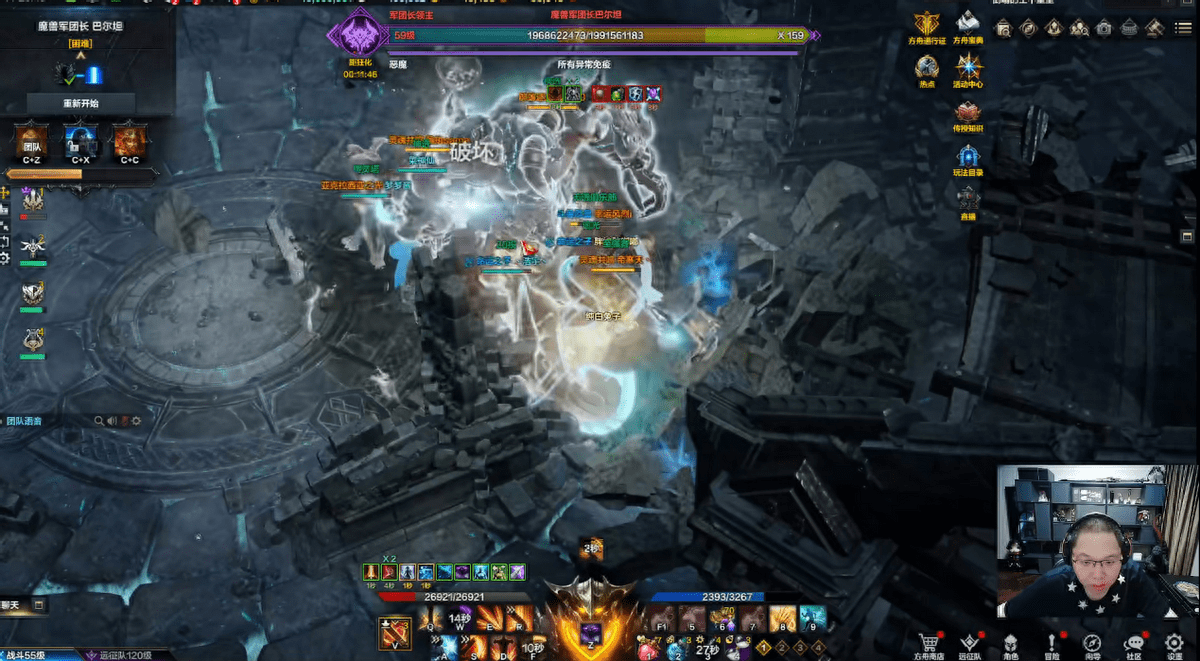
Task: Open the 传授知识 book icon
Action: click(x=968, y=113)
